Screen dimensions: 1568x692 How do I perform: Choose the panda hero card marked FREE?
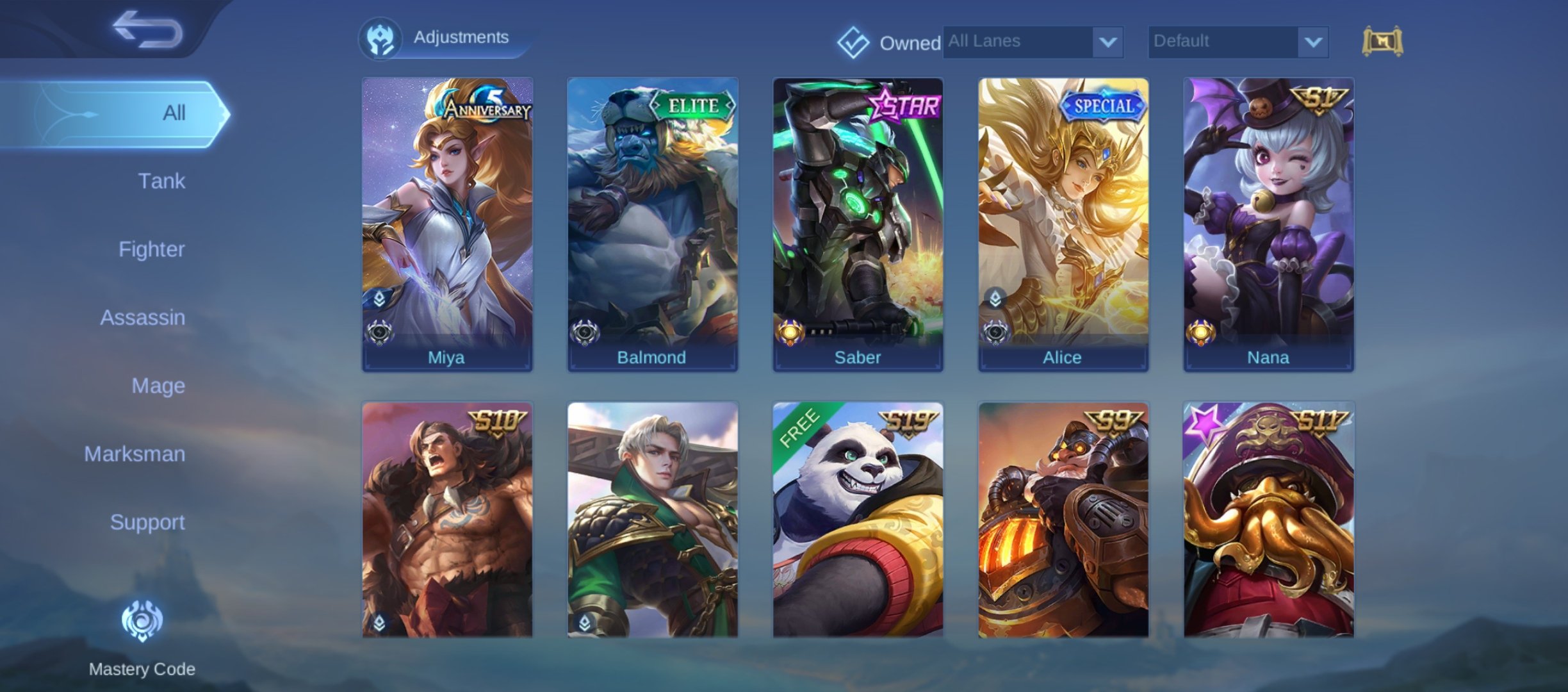[858, 520]
